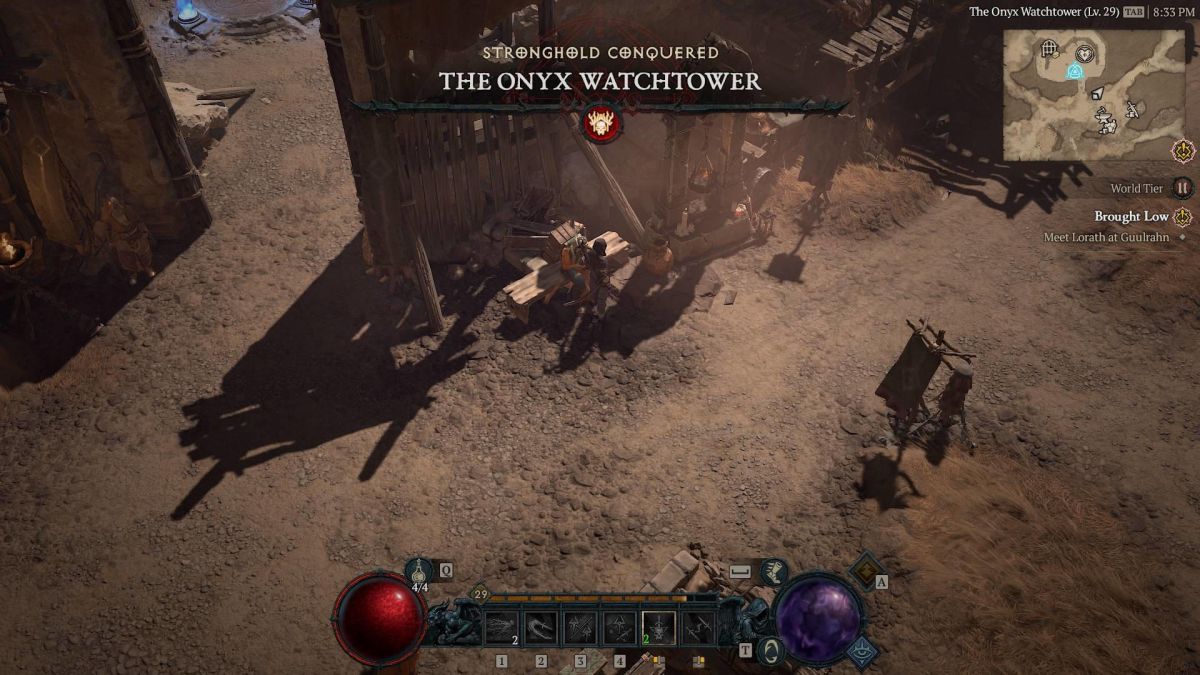Trigger the boot evade icon
1200x675 pixels.
(774, 571)
